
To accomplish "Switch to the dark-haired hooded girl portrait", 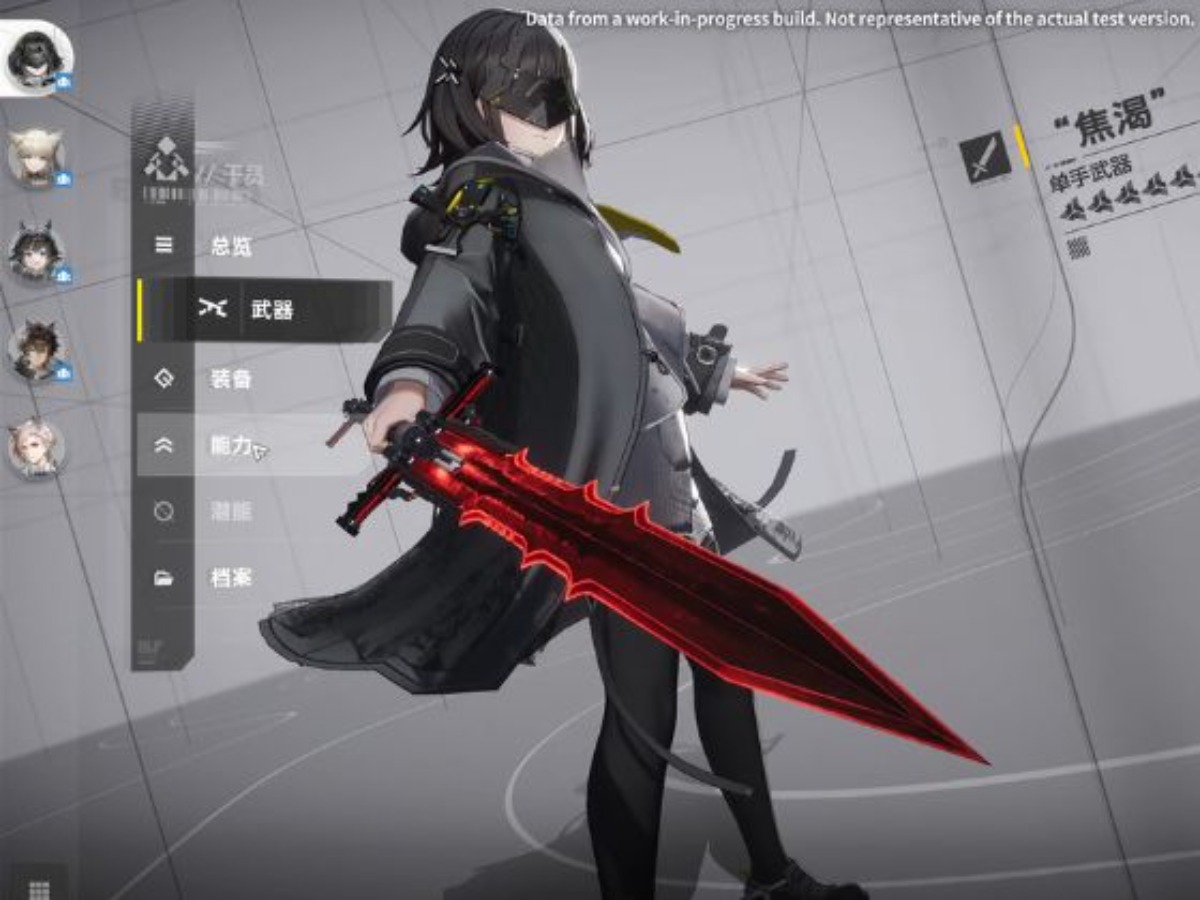I will (37, 253).
